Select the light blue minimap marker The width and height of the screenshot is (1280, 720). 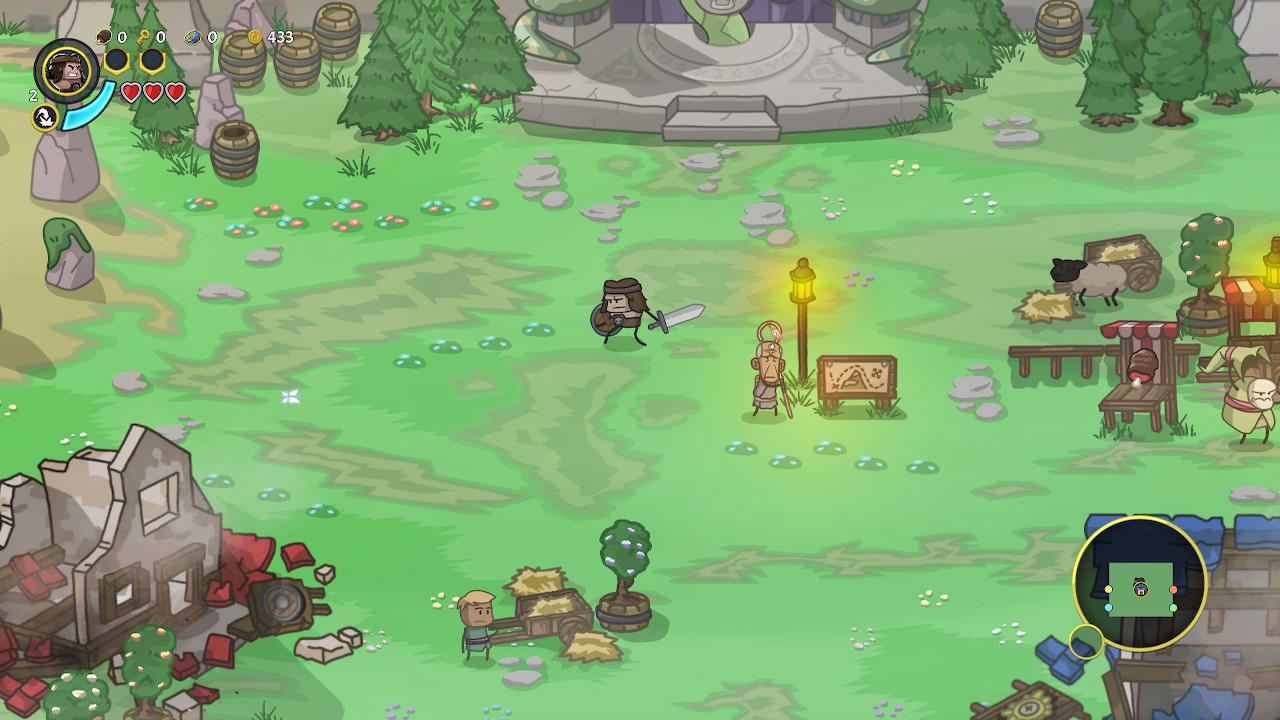(x=1109, y=607)
